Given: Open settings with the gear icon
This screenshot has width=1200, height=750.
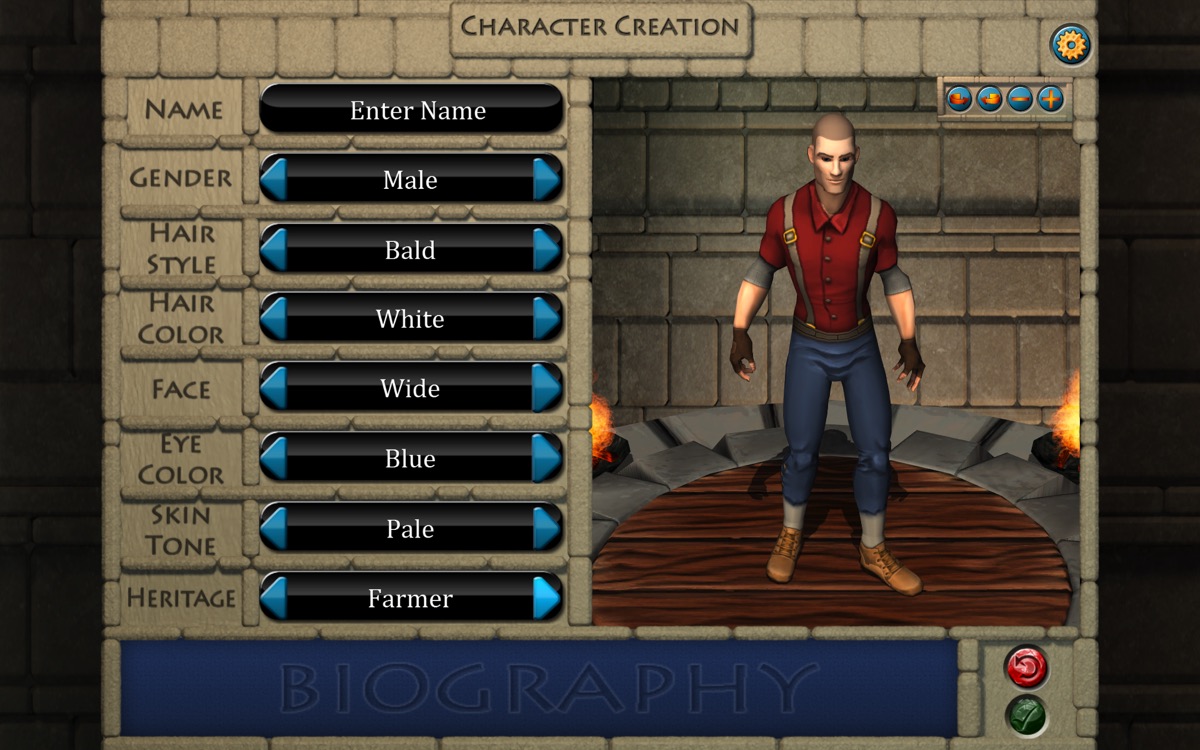Looking at the screenshot, I should pyautogui.click(x=1070, y=45).
